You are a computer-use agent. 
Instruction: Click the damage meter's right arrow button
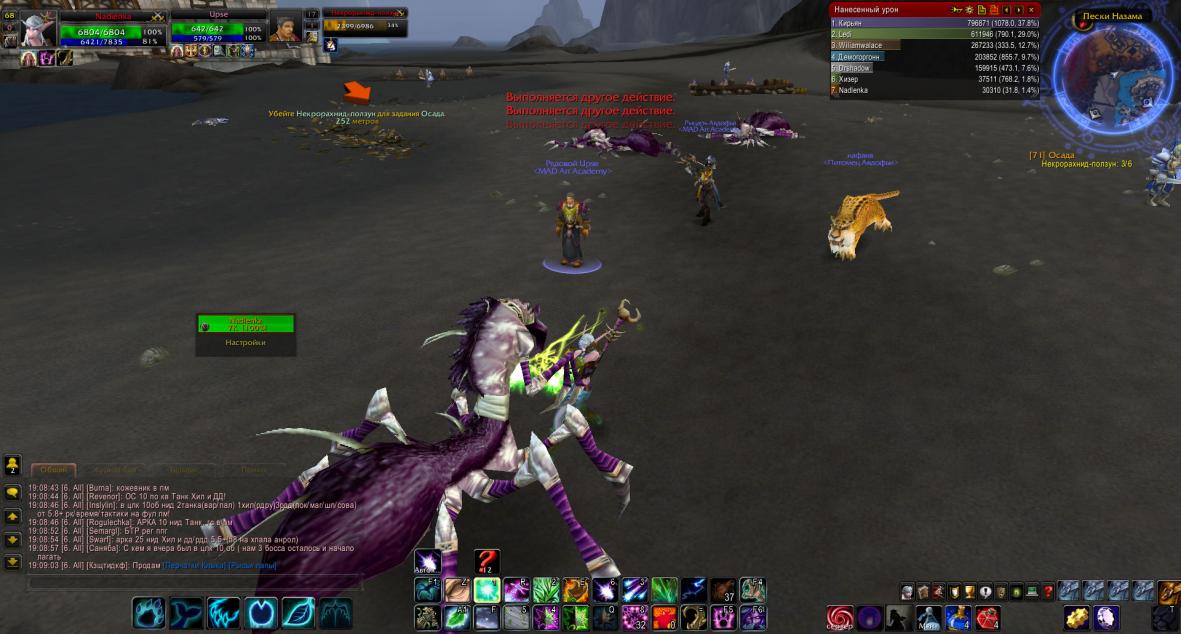point(1018,9)
